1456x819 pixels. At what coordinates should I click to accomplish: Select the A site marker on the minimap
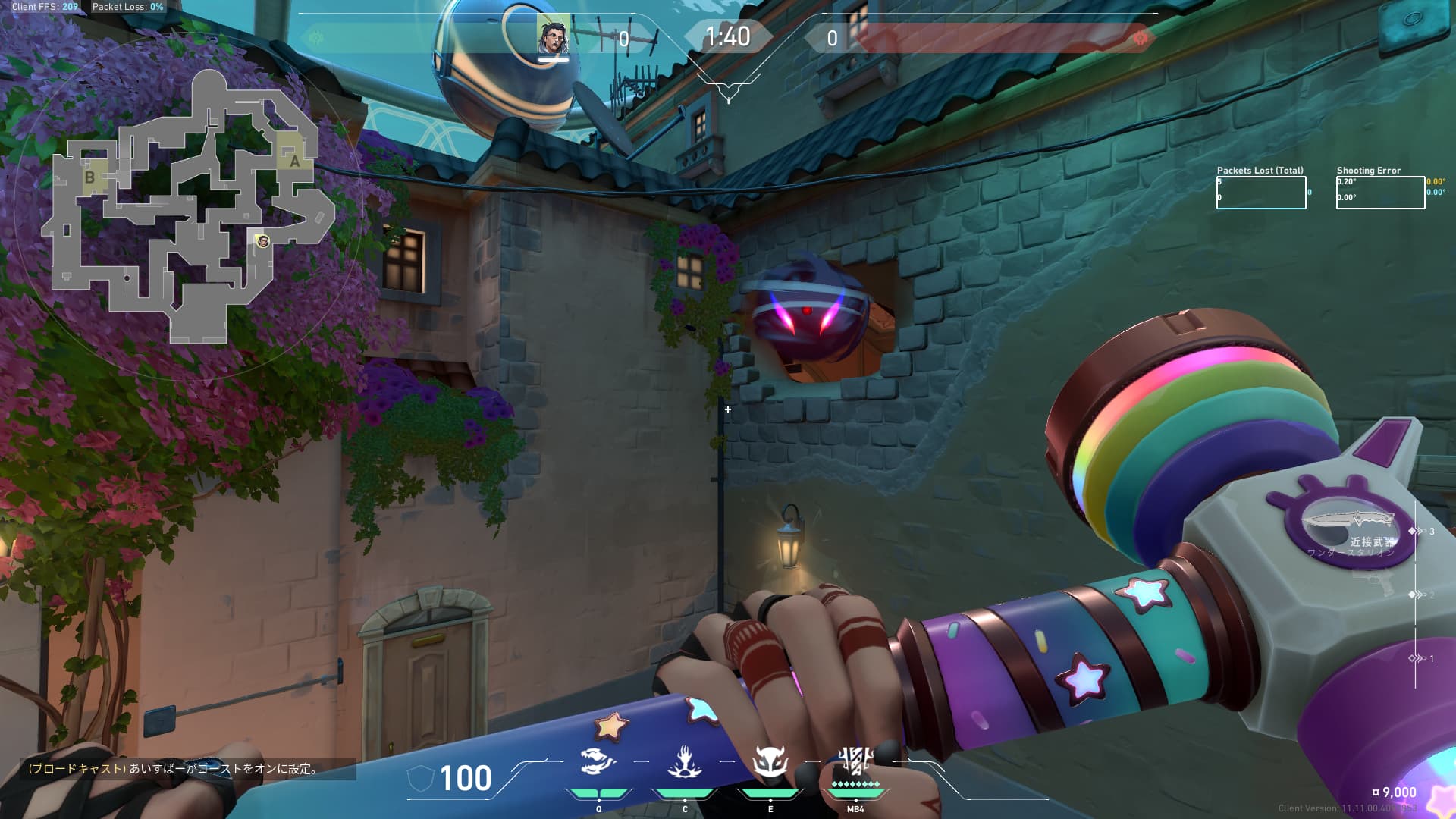[294, 161]
